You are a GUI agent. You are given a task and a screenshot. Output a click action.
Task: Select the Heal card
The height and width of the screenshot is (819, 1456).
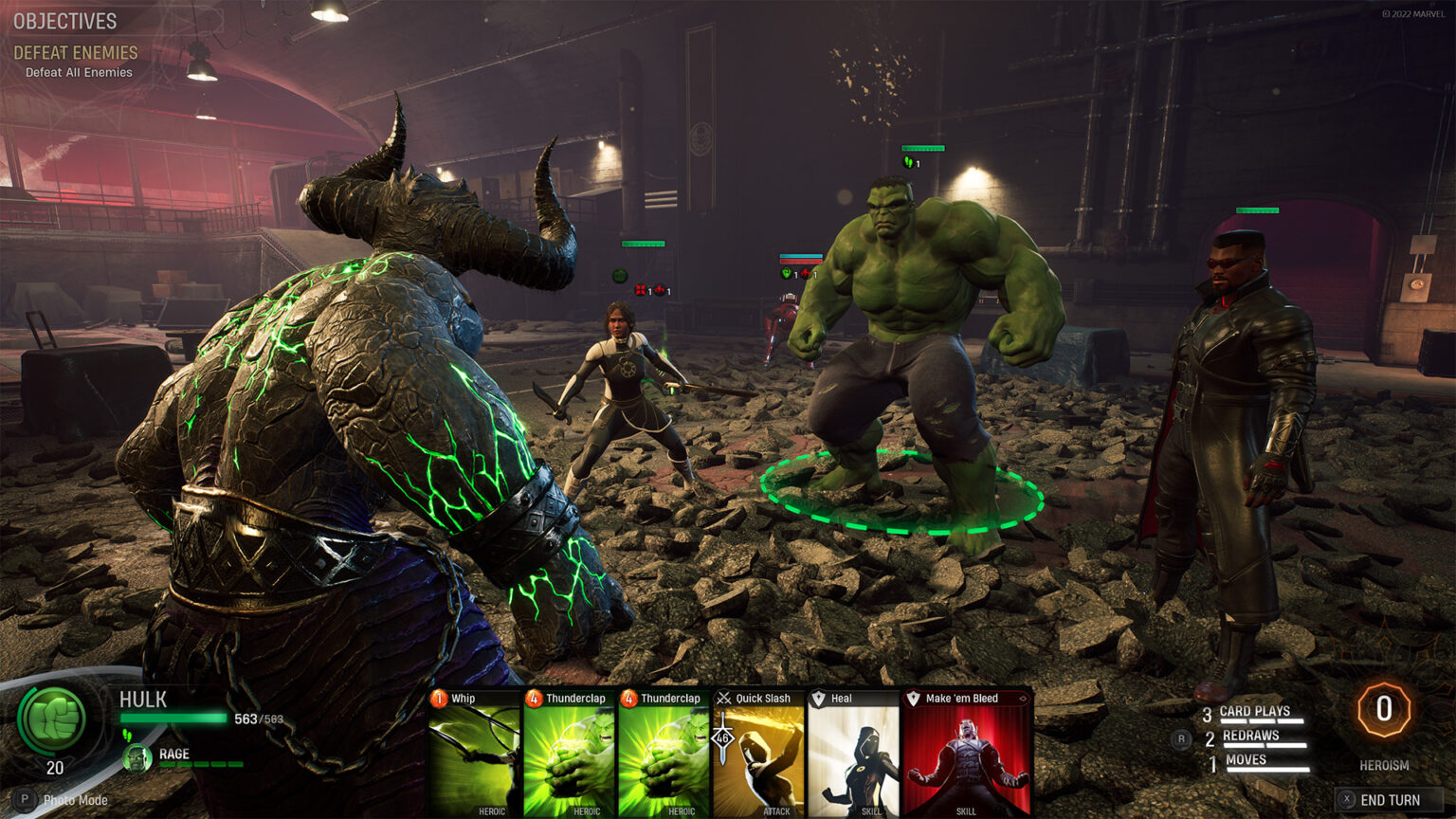click(851, 754)
